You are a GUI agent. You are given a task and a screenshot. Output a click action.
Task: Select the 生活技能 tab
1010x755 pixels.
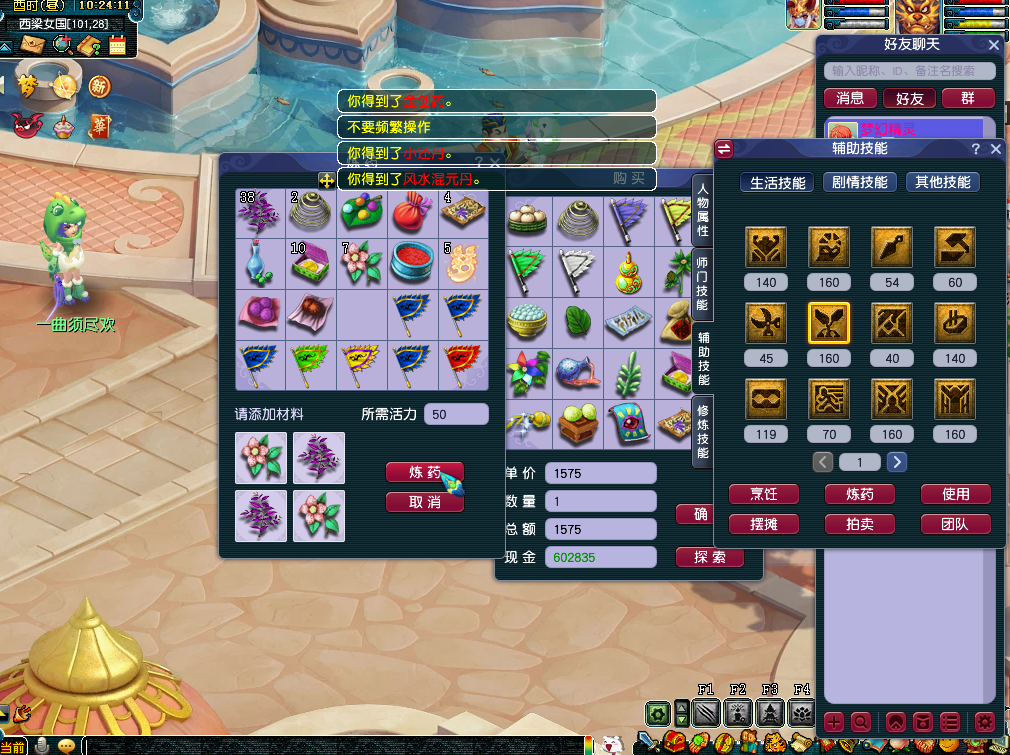coord(778,183)
